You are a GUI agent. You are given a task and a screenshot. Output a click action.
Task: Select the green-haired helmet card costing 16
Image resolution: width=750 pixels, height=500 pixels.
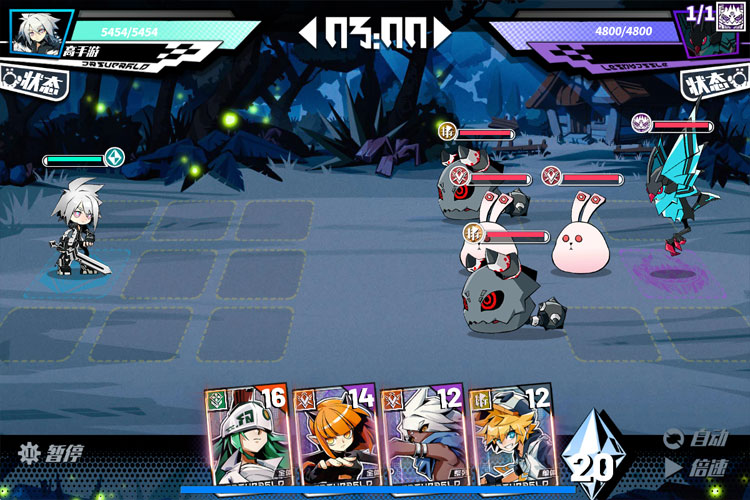coord(248,439)
